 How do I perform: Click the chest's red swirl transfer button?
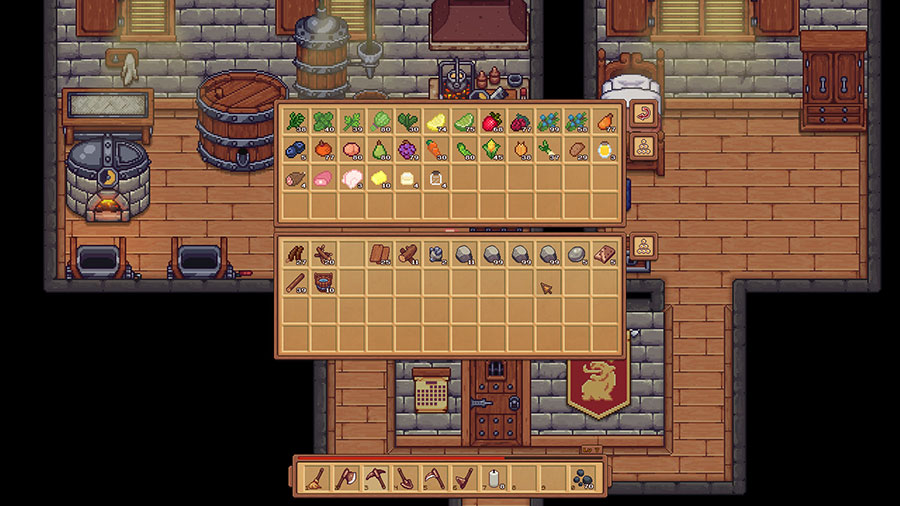coord(643,114)
